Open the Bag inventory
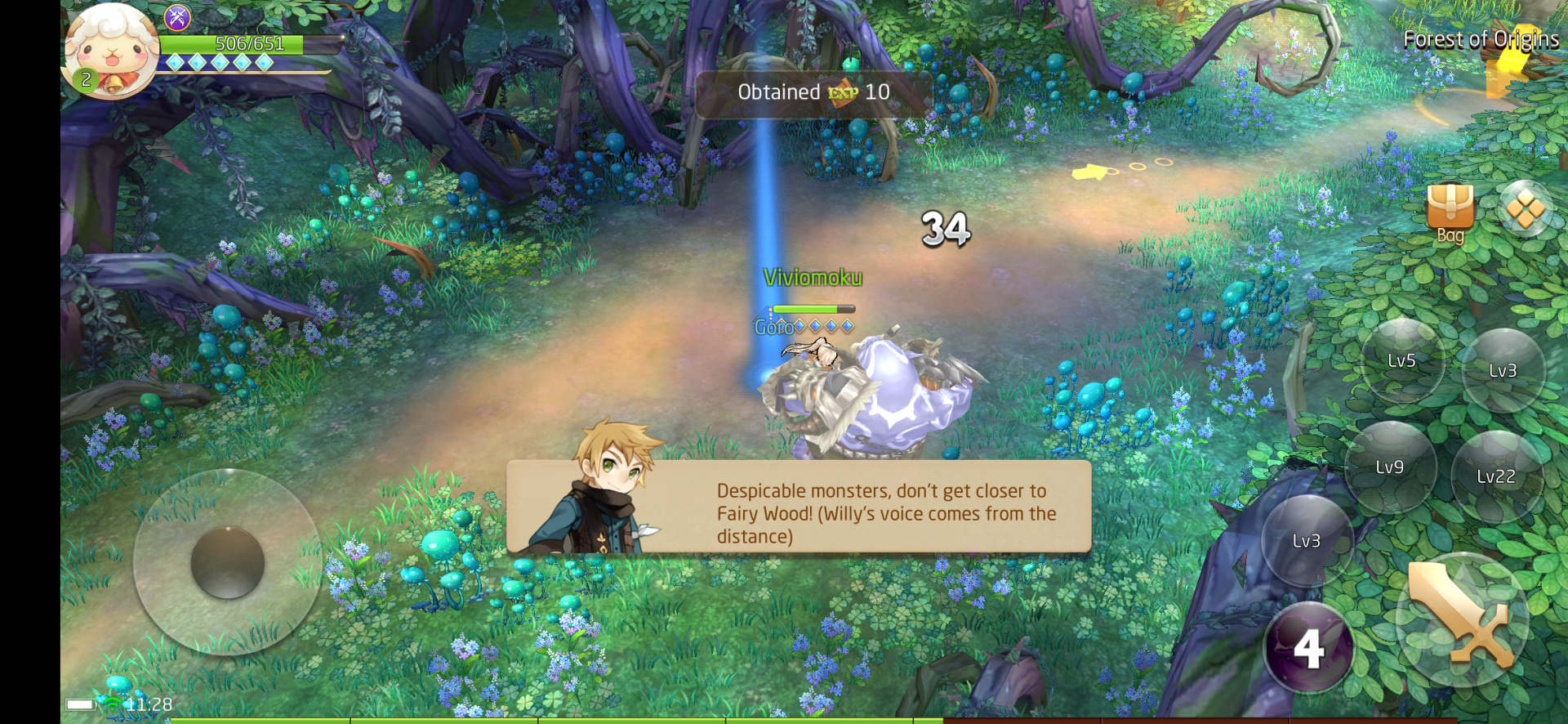The height and width of the screenshot is (724, 1568). click(1450, 211)
